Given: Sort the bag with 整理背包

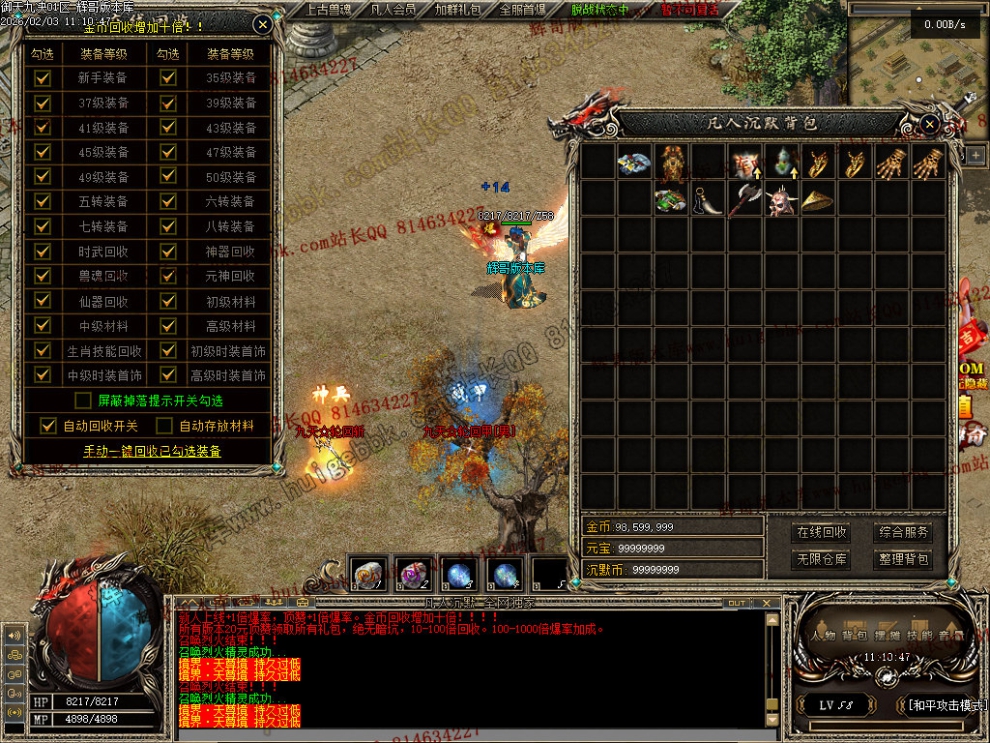Looking at the screenshot, I should 903,560.
